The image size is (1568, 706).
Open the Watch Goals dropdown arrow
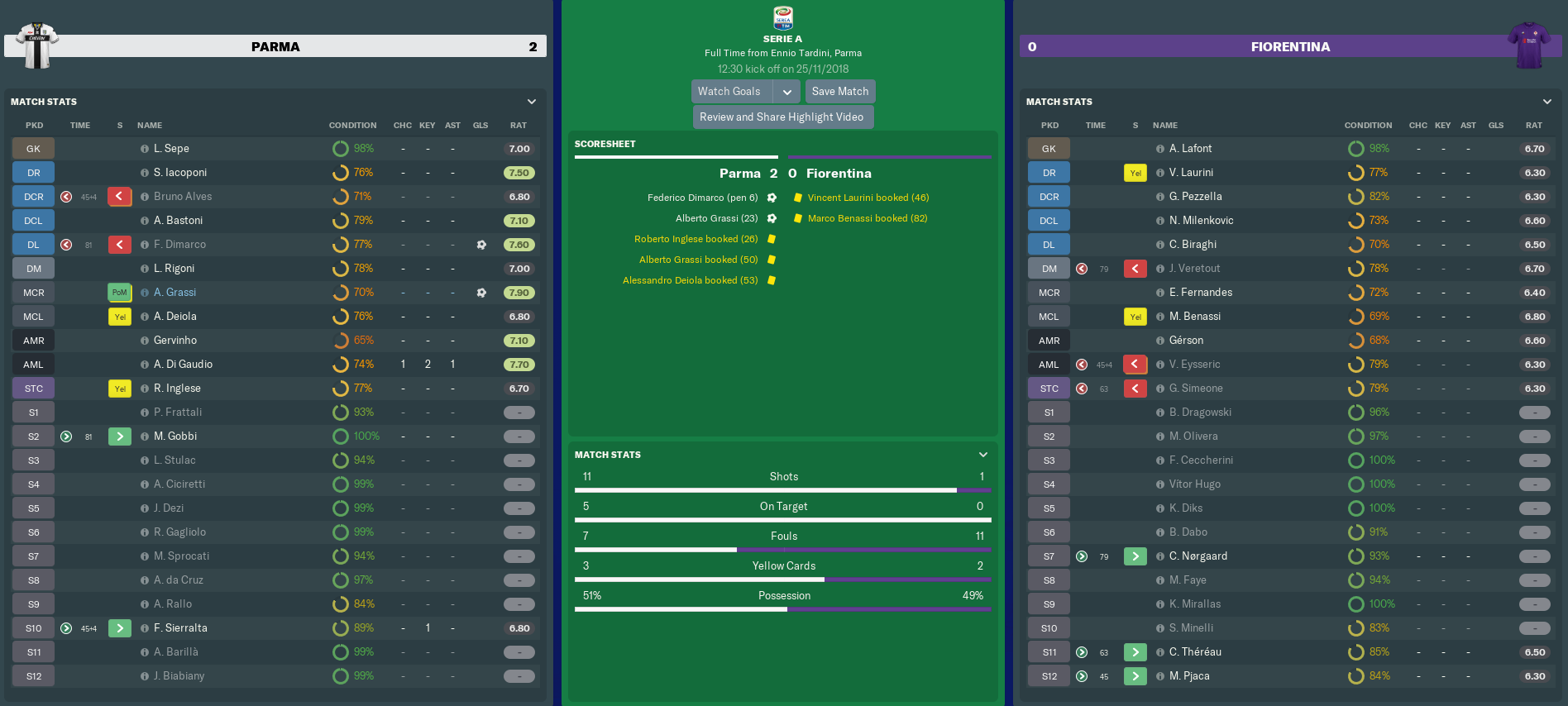point(786,92)
